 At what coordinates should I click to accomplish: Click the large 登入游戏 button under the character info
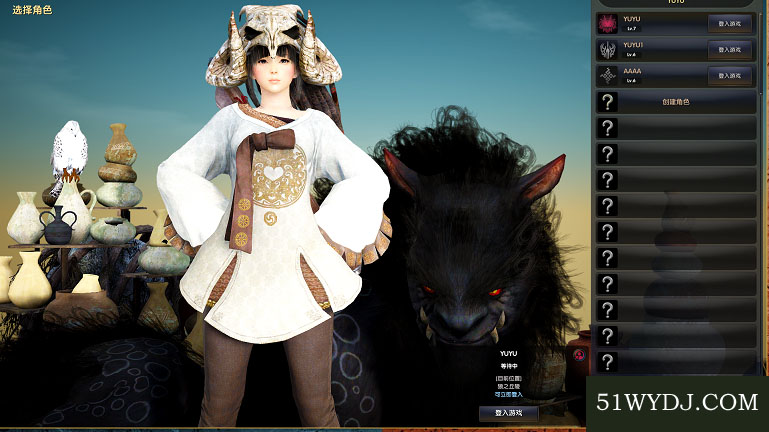[x=508, y=412]
